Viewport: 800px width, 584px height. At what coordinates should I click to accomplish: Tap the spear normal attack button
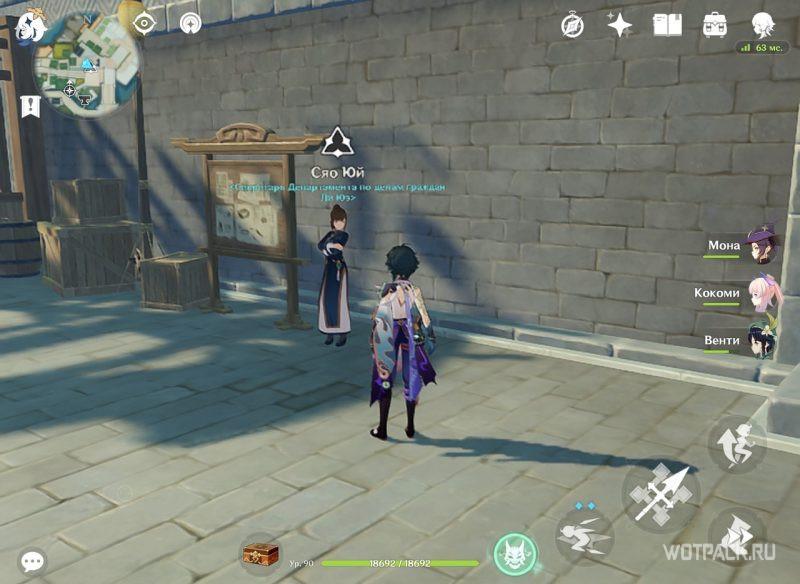[662, 496]
